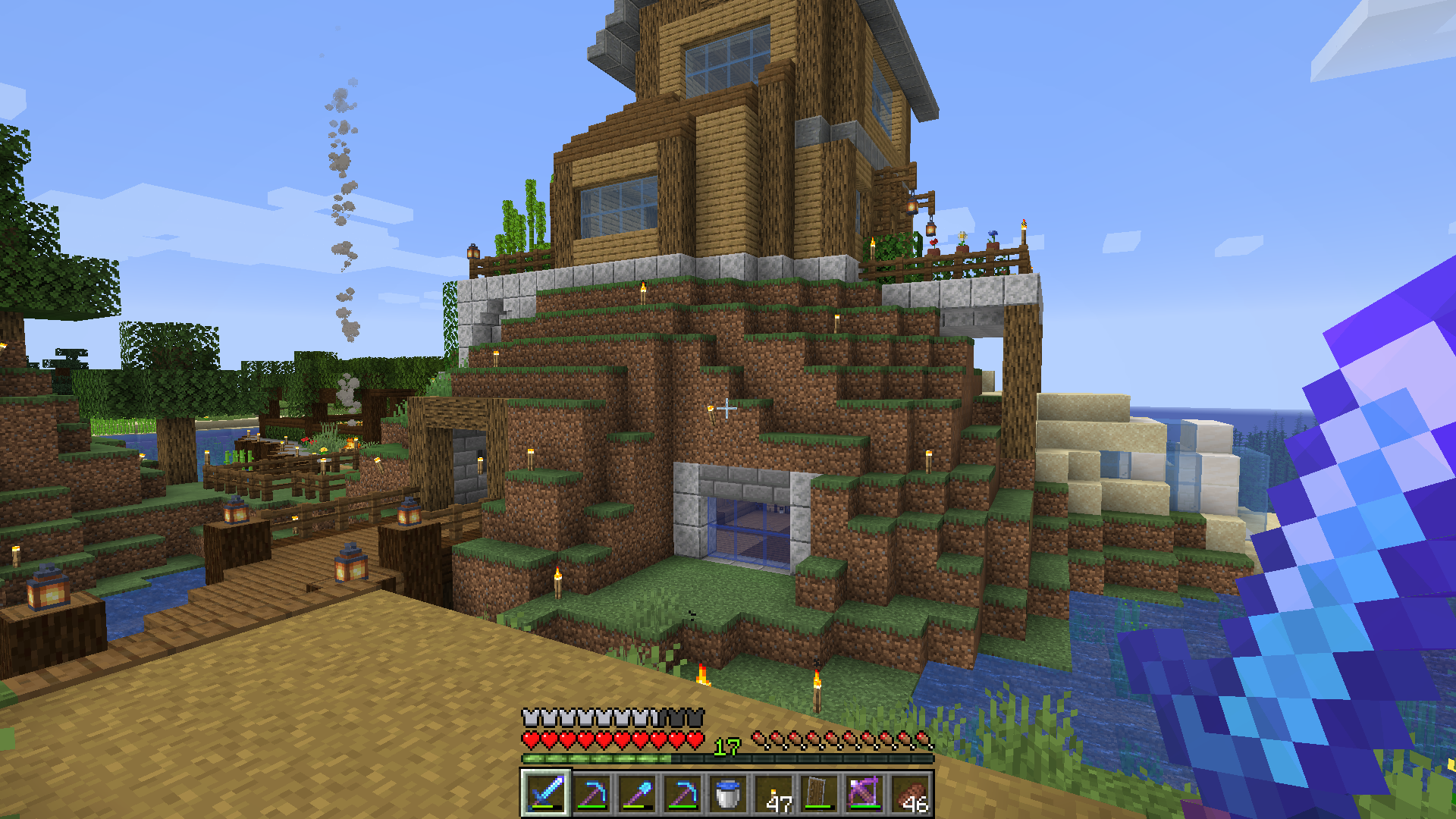This screenshot has height=819, width=1456.
Task: Select the diamond shovel in the hotbar
Action: point(636,793)
